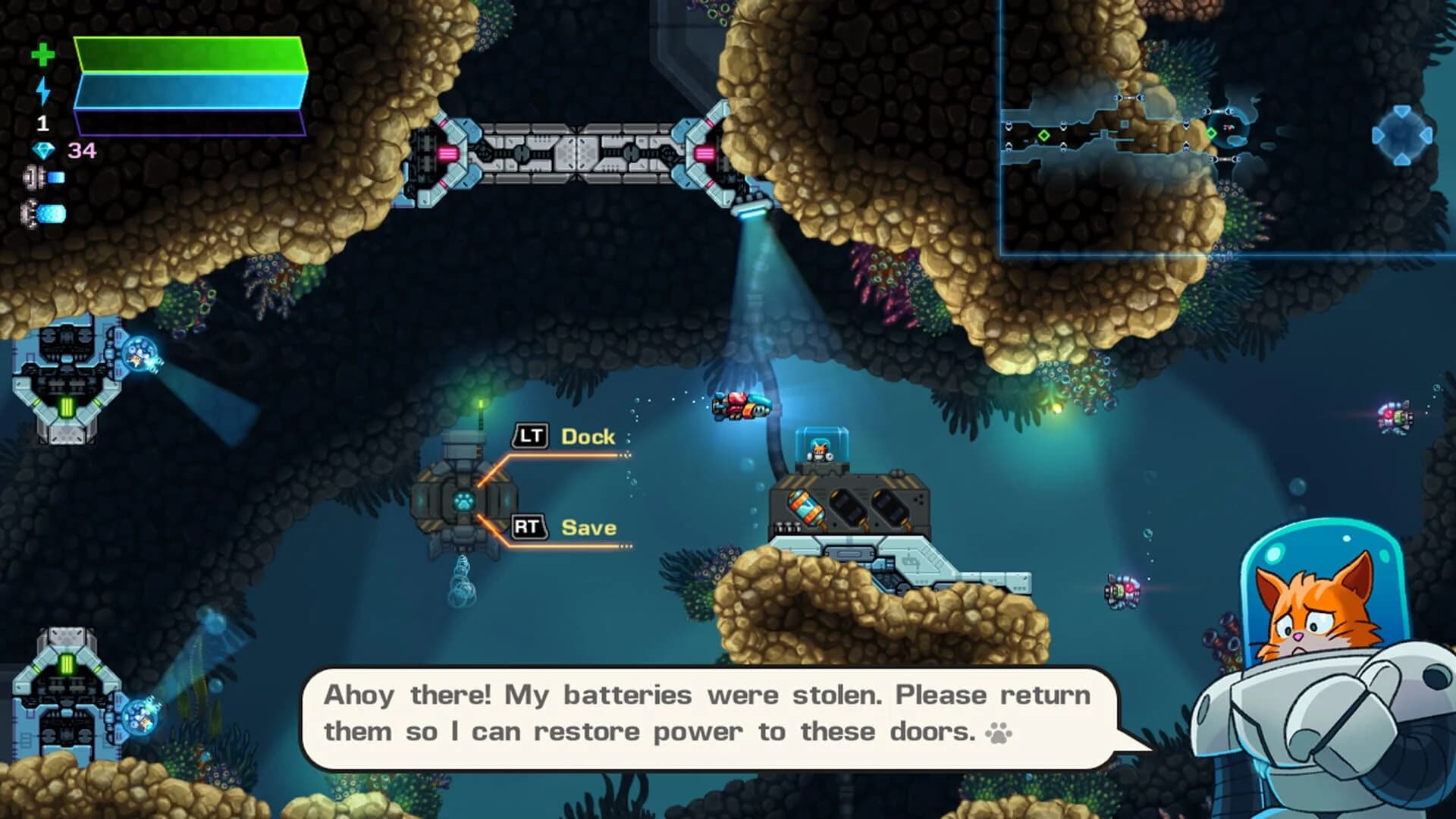Click the LT controller button icon
This screenshot has width=1456, height=819.
click(x=531, y=436)
